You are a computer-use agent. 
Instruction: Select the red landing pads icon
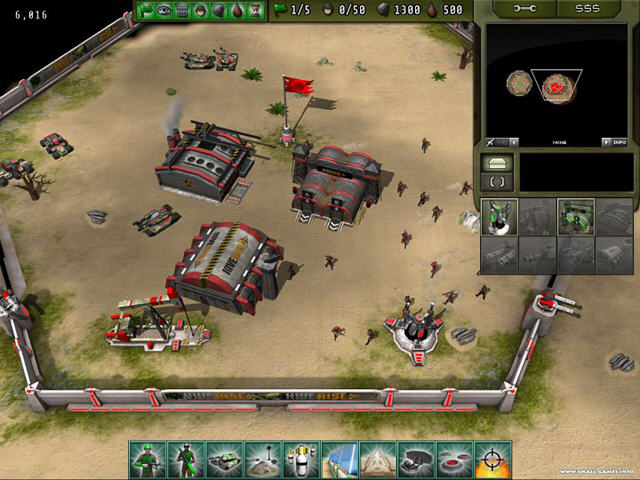coord(454,459)
